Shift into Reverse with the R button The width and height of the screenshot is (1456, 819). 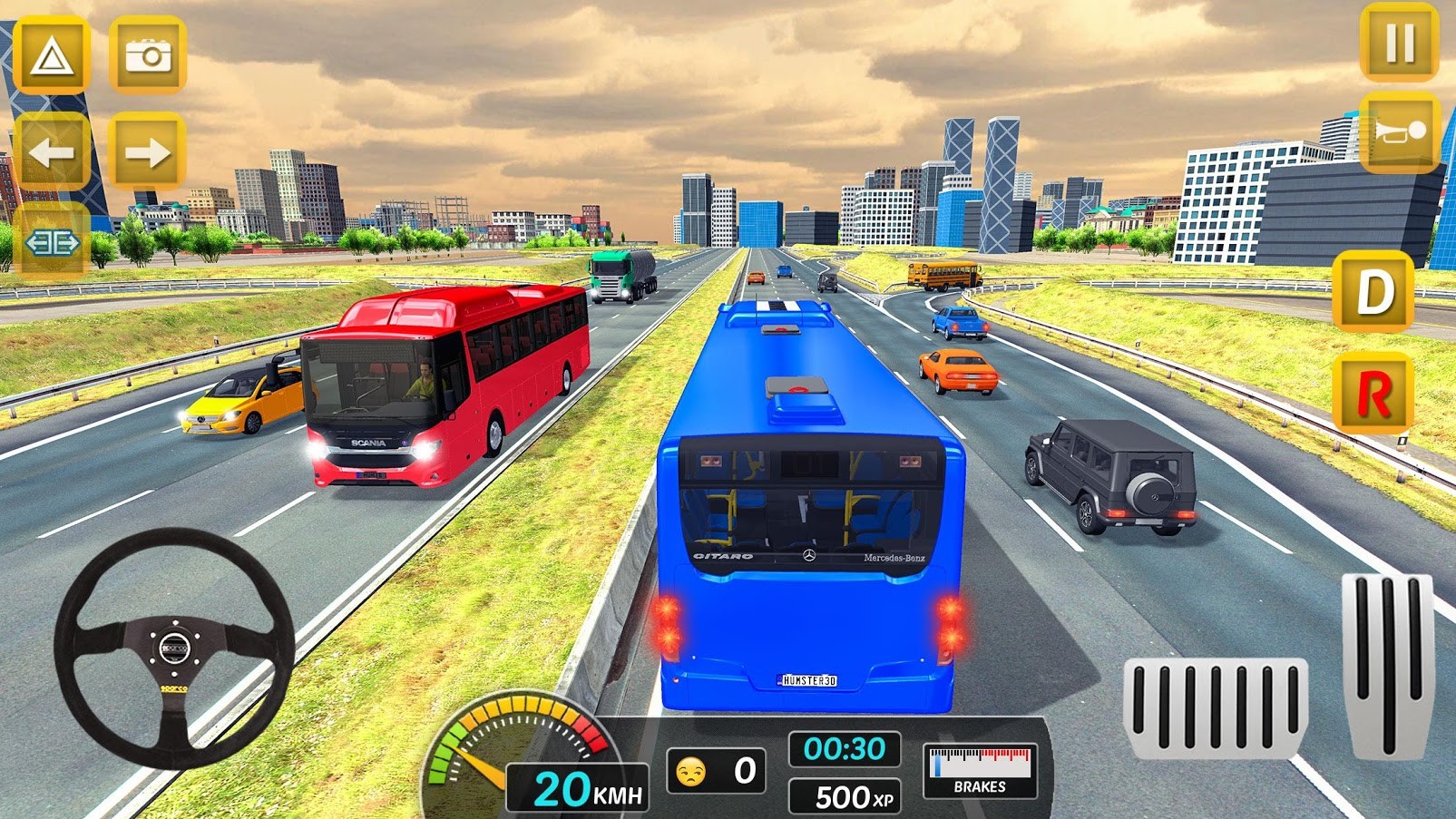(x=1373, y=394)
